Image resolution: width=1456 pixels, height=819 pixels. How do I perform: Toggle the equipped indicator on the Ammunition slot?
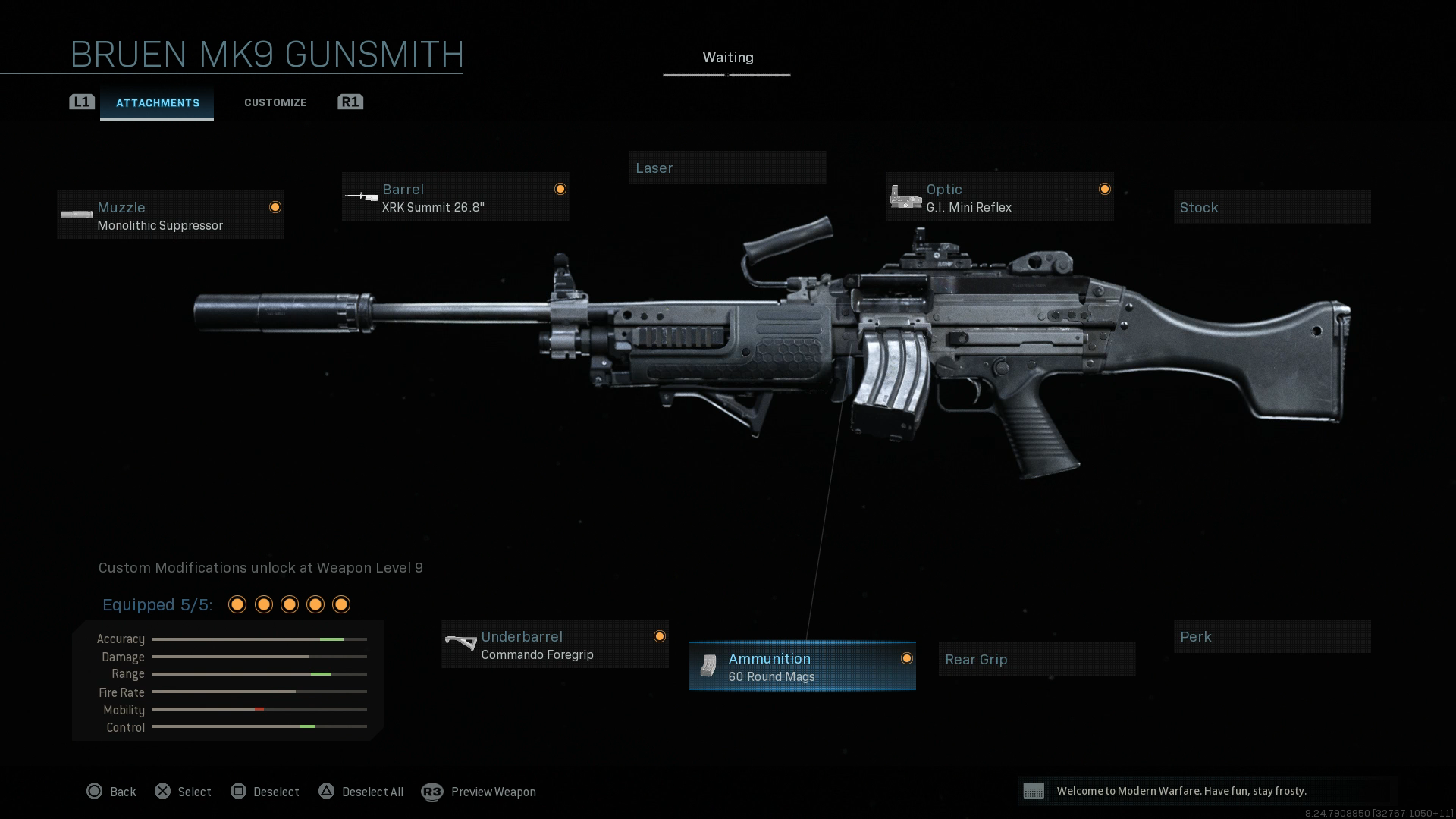907,659
